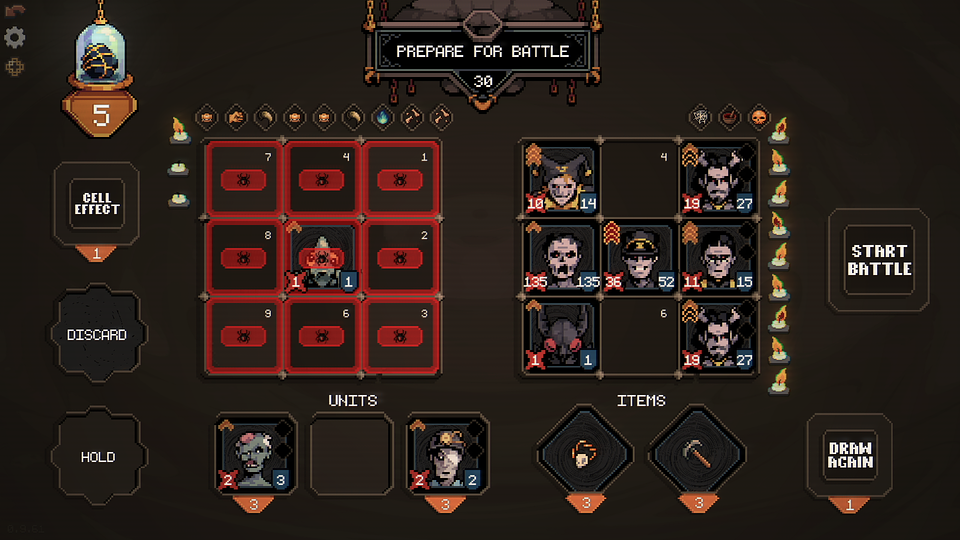Click the cross-shaped icon below the gear

pyautogui.click(x=14, y=67)
